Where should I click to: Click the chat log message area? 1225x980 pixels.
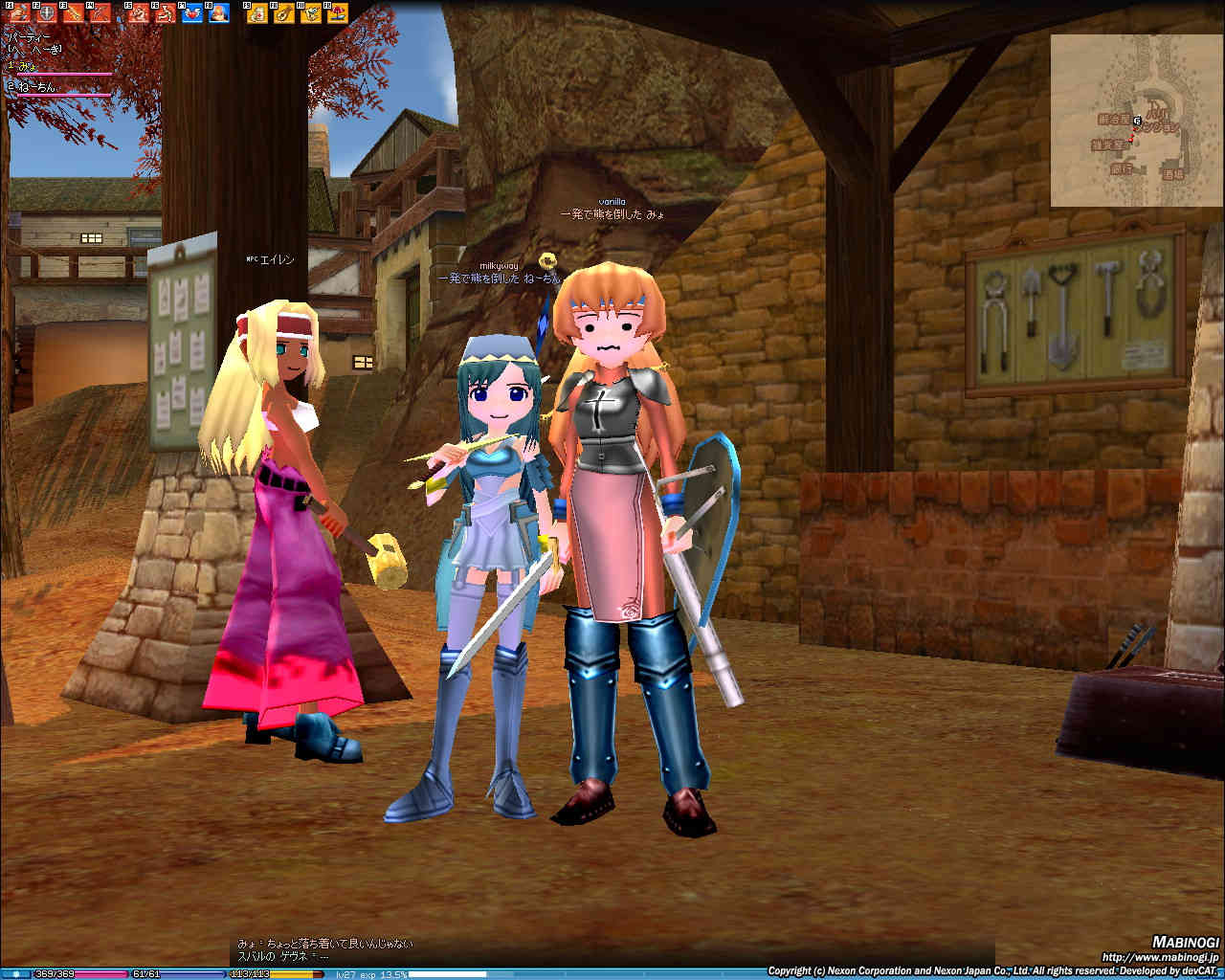point(325,949)
